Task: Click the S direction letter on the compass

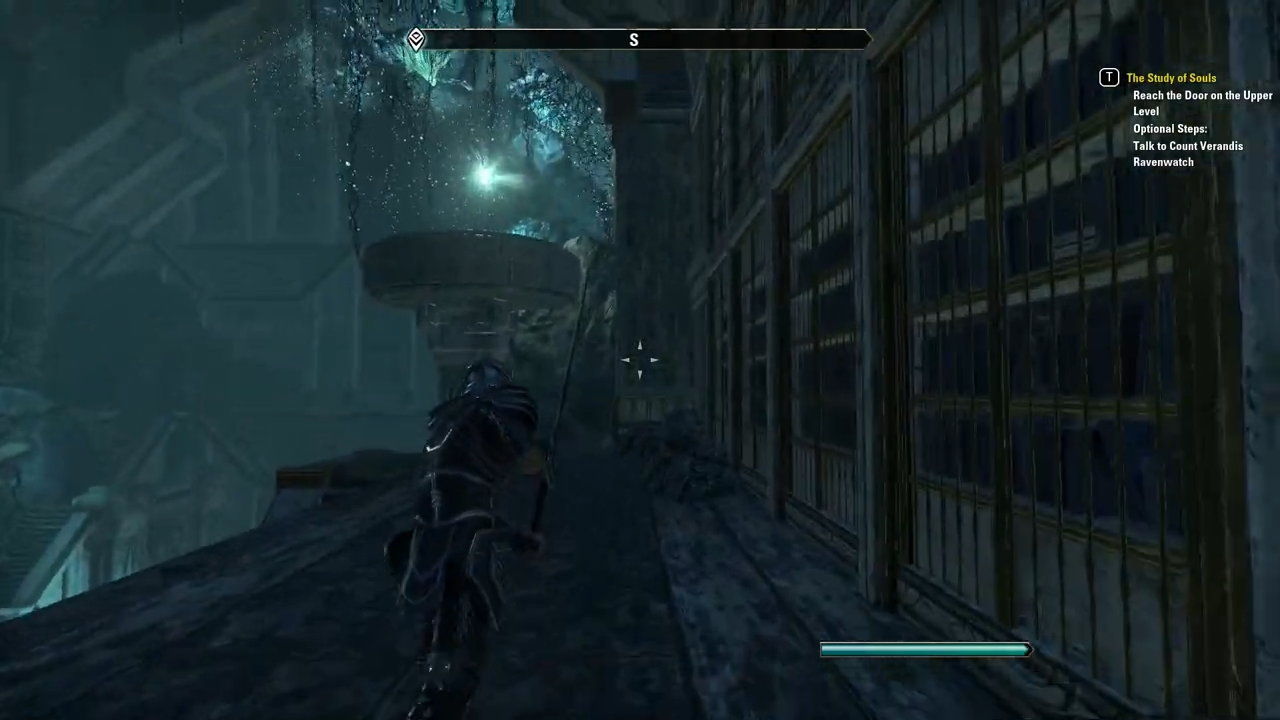Action: point(633,40)
